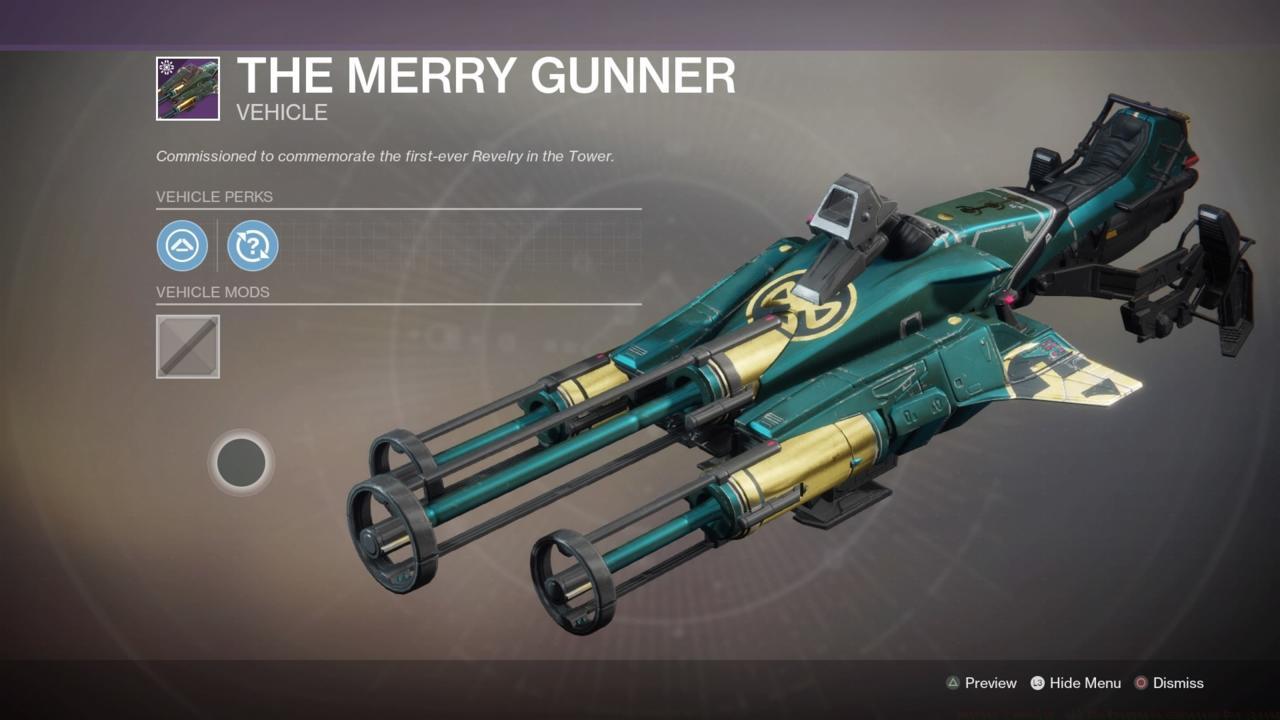Inspect the circular-arrows perk with question mark

pos(252,245)
